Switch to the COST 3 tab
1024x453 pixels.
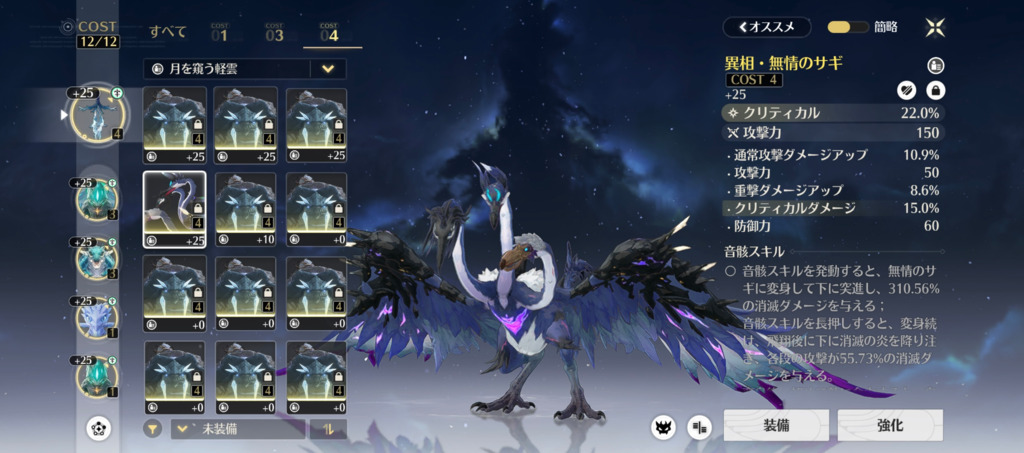(274, 33)
